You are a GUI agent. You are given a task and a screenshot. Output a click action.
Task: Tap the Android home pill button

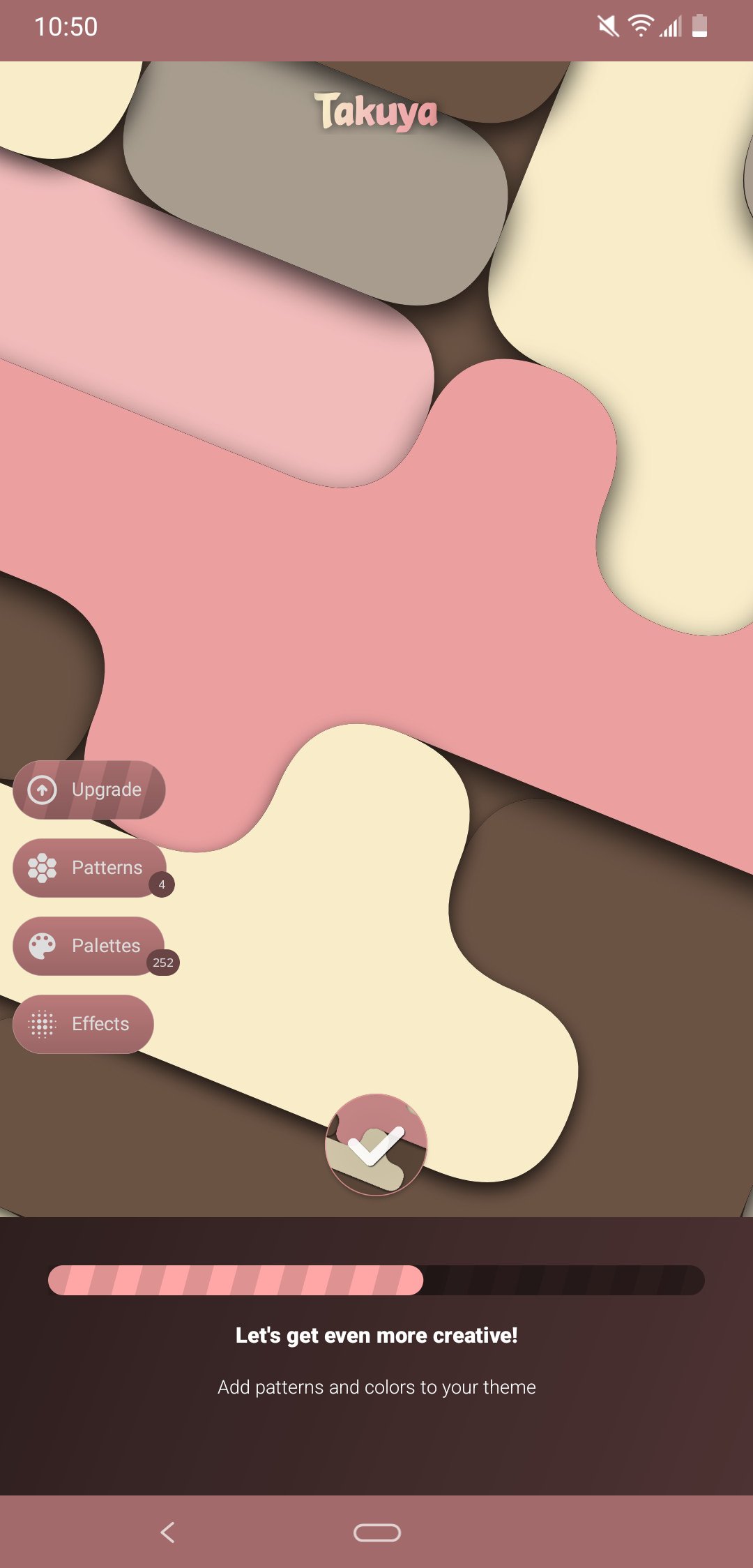(376, 1532)
